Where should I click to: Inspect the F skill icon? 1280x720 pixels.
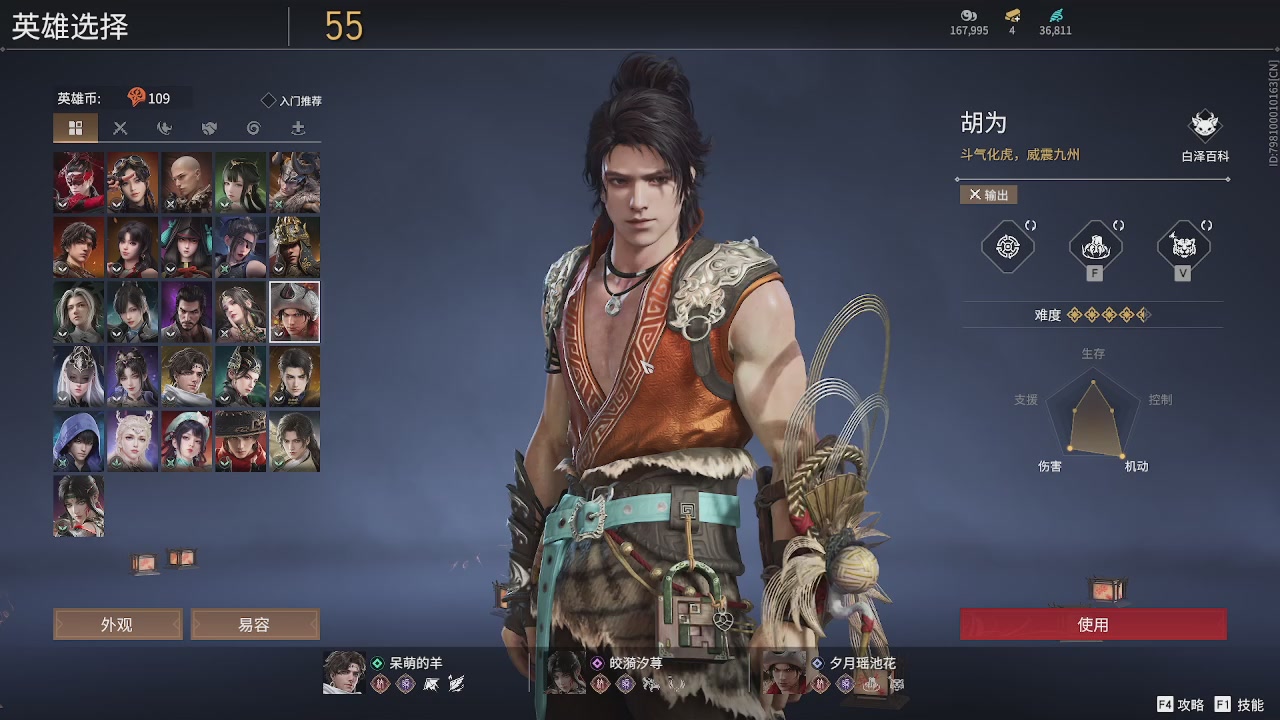point(1095,246)
